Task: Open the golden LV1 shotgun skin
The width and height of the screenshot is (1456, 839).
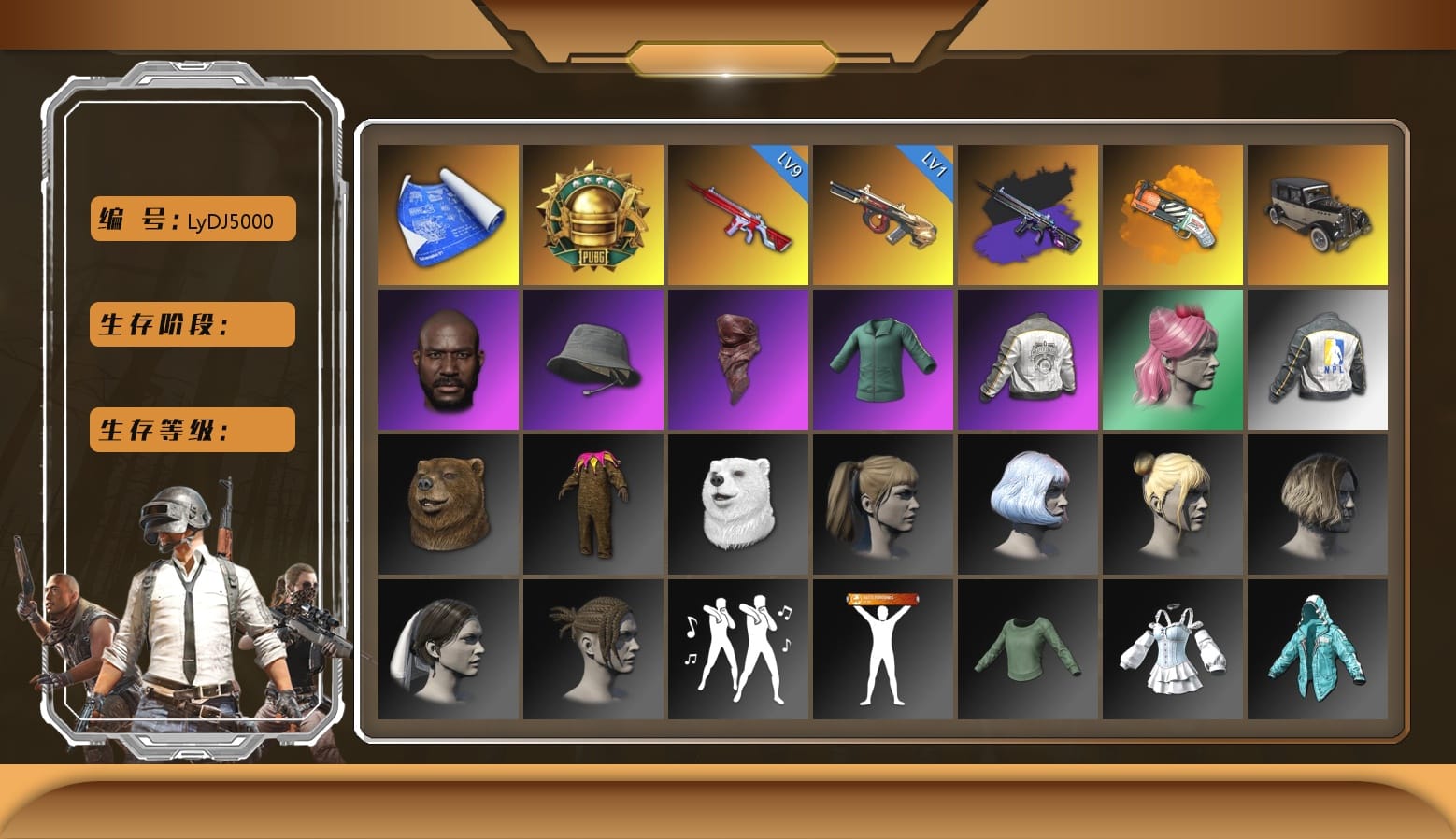Action: [x=882, y=213]
